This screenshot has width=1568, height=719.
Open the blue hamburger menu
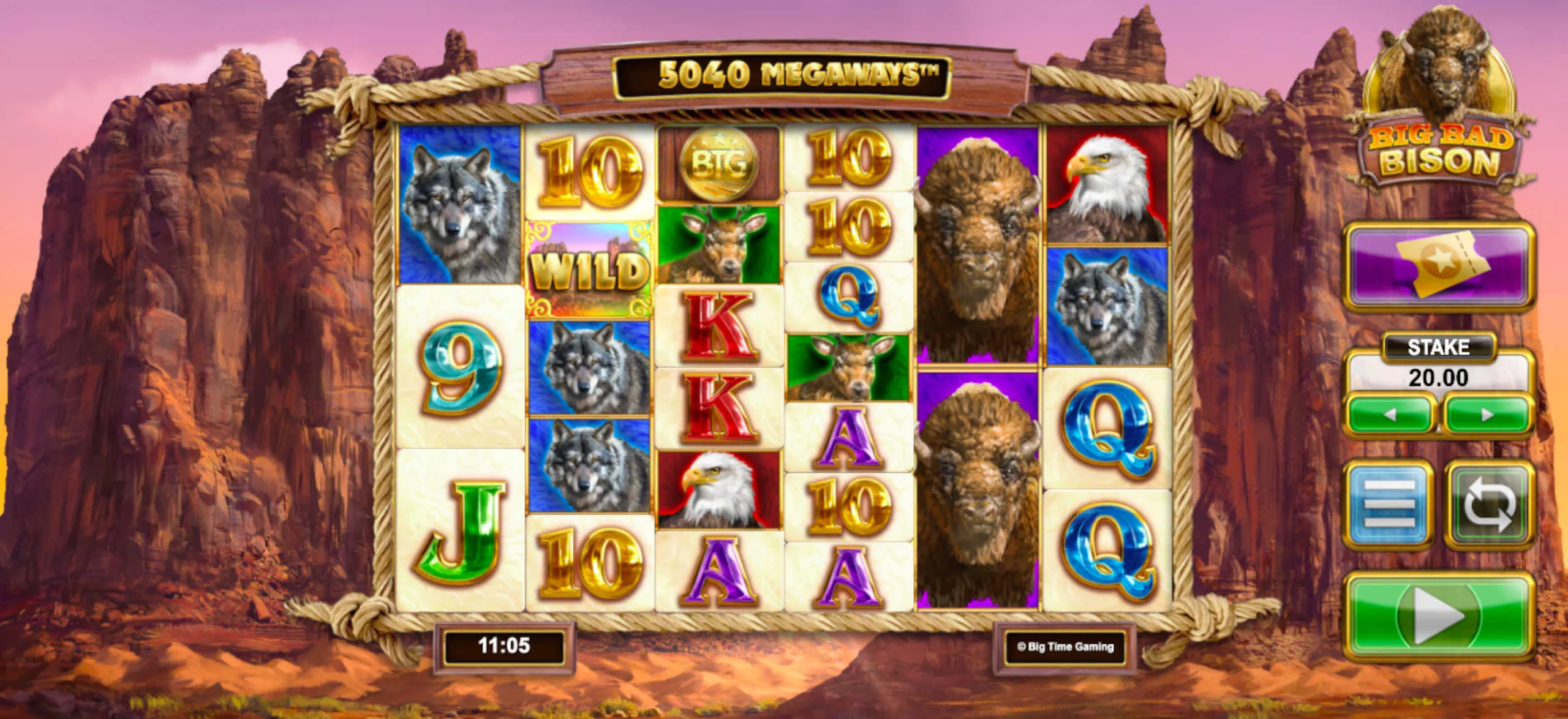point(1389,505)
